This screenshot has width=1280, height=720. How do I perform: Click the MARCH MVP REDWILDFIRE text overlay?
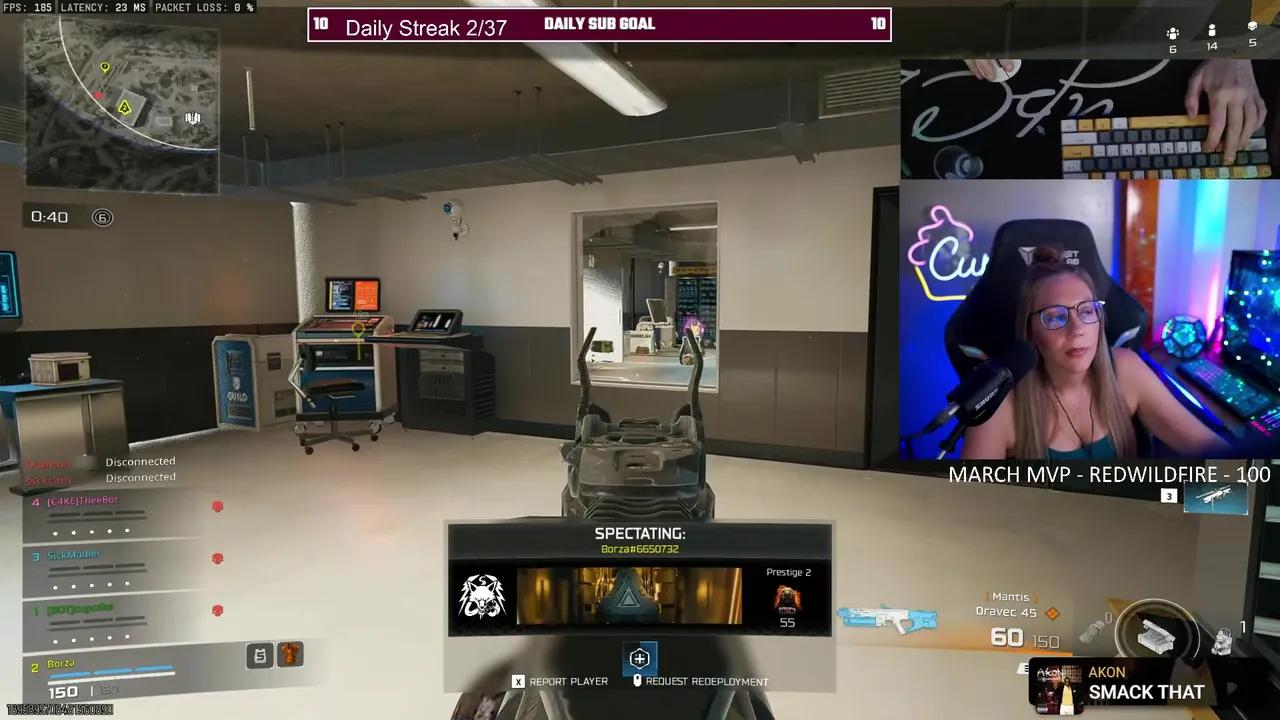coord(1110,475)
